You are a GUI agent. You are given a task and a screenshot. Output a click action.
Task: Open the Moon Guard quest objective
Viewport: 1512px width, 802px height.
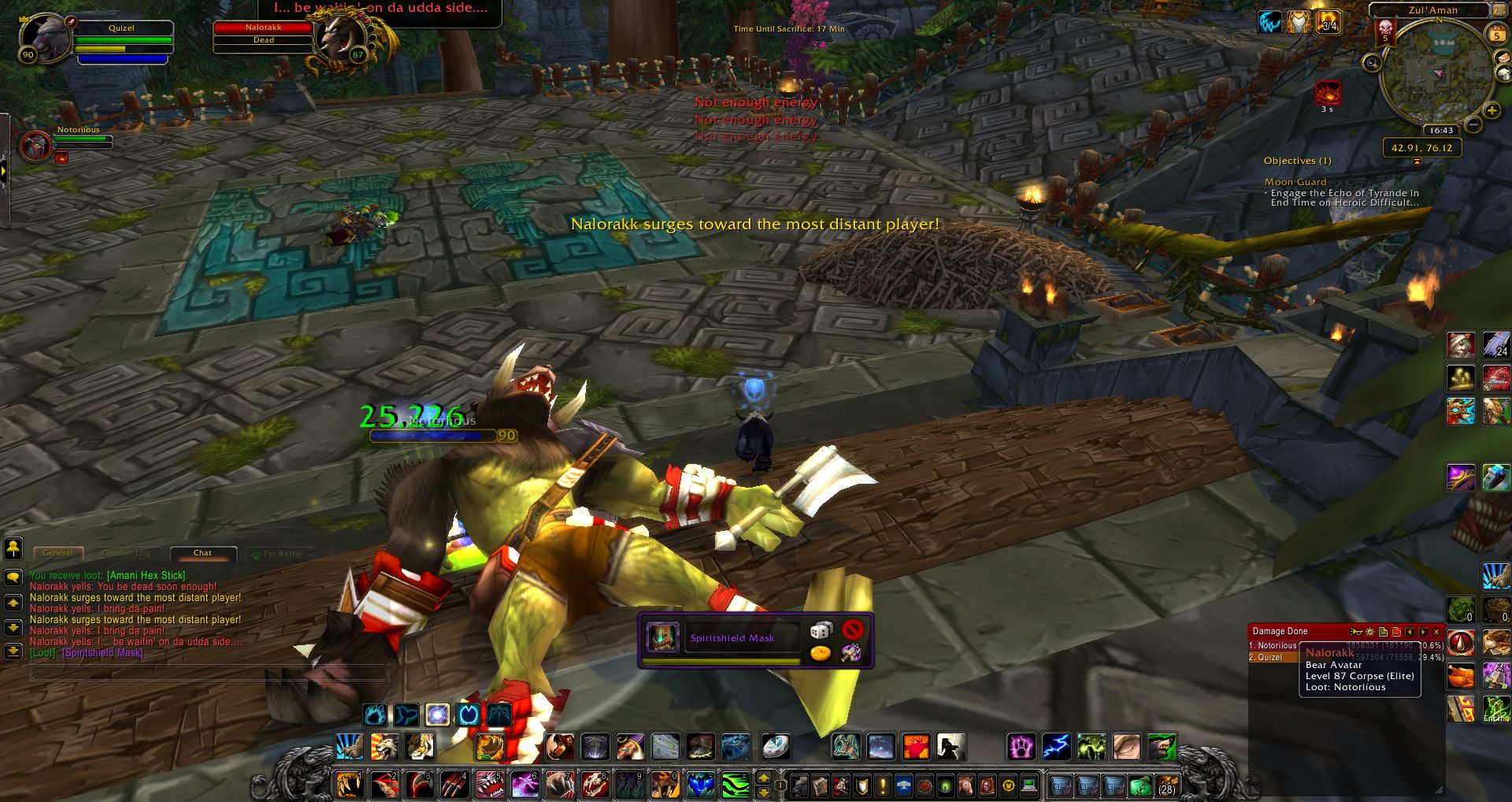(1295, 182)
